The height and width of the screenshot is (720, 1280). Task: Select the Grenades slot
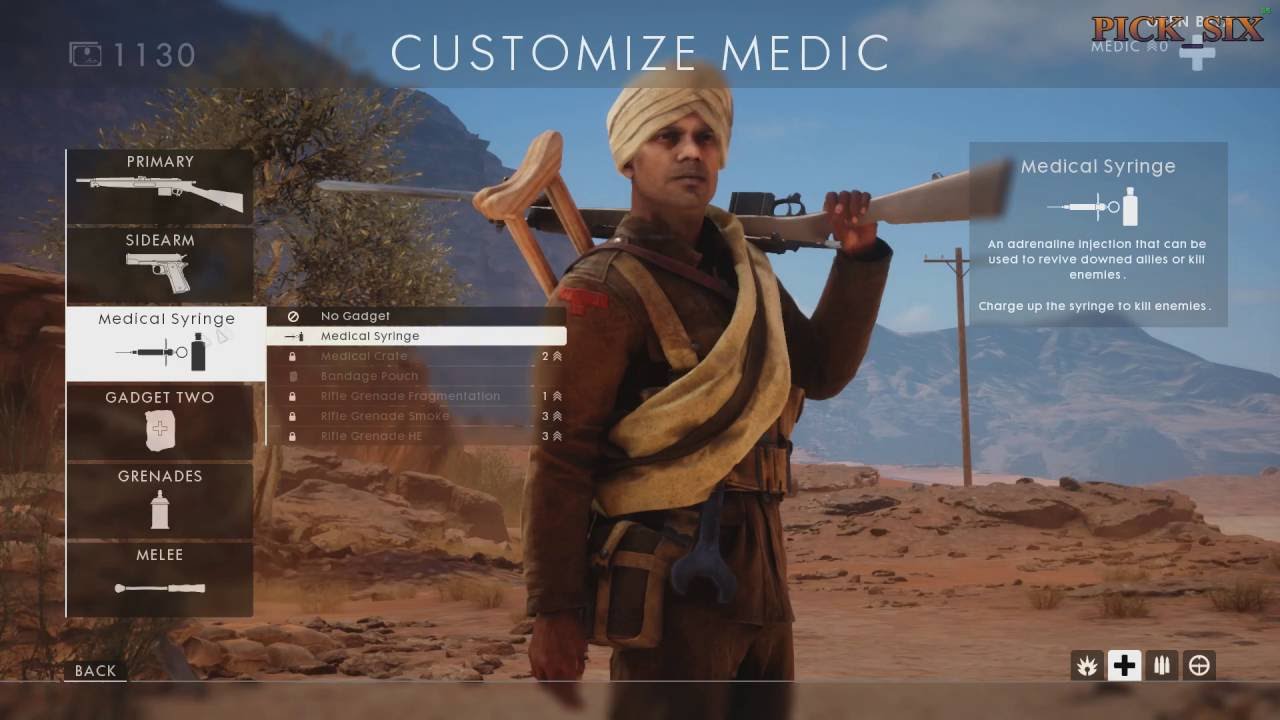[x=160, y=500]
